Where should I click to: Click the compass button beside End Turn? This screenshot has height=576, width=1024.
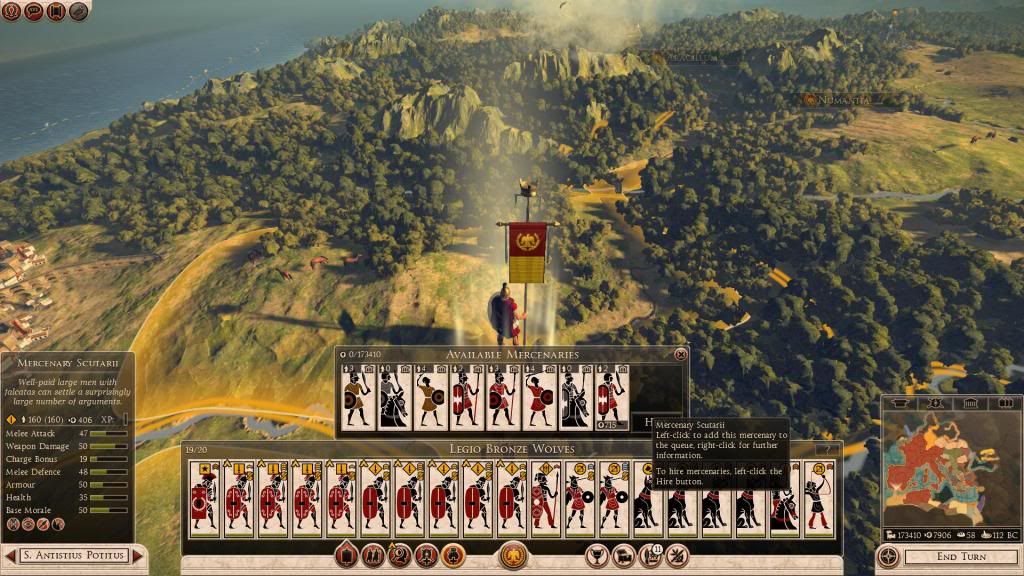point(887,556)
